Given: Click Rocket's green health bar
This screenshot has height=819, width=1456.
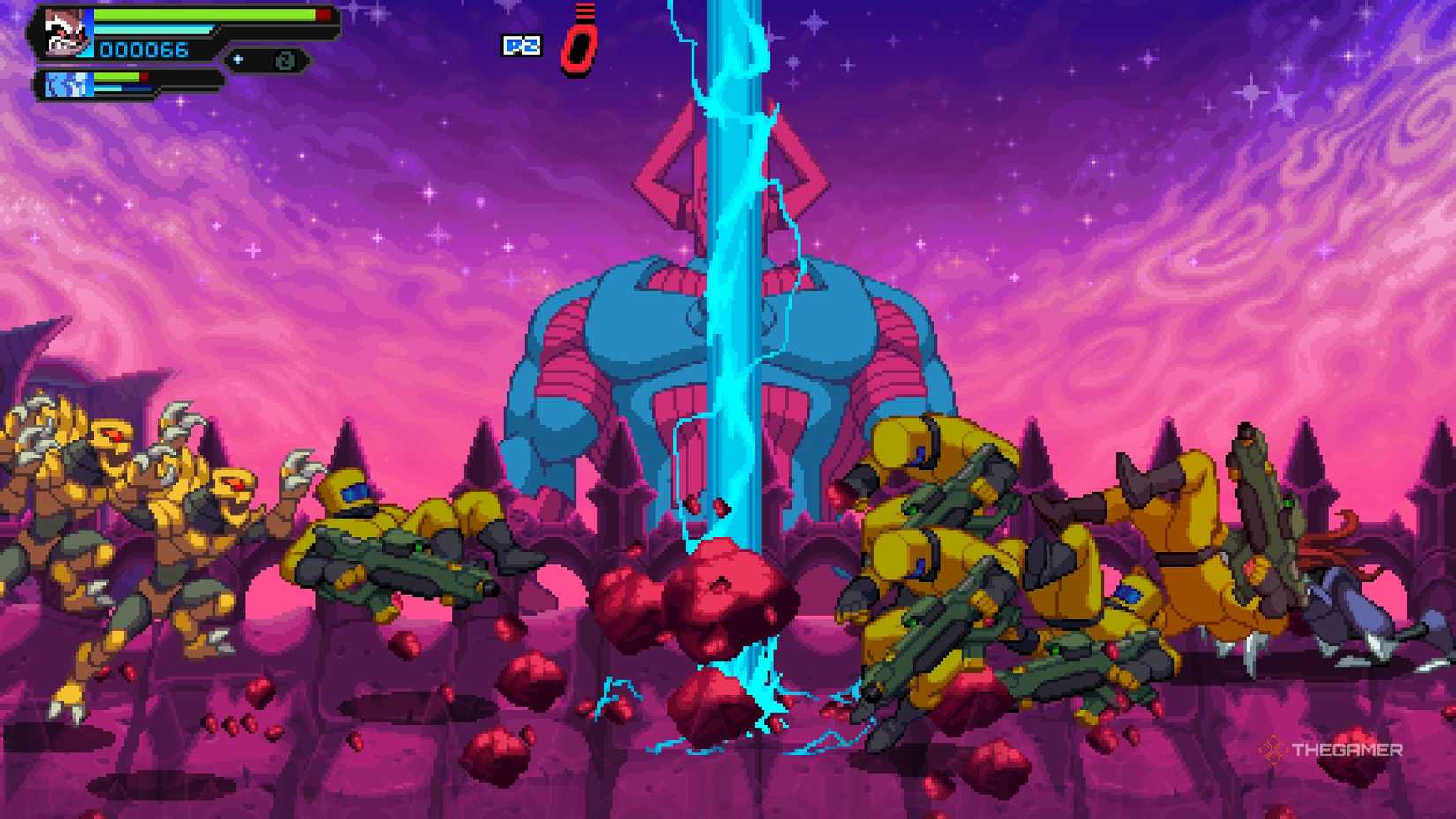Looking at the screenshot, I should point(205,14).
